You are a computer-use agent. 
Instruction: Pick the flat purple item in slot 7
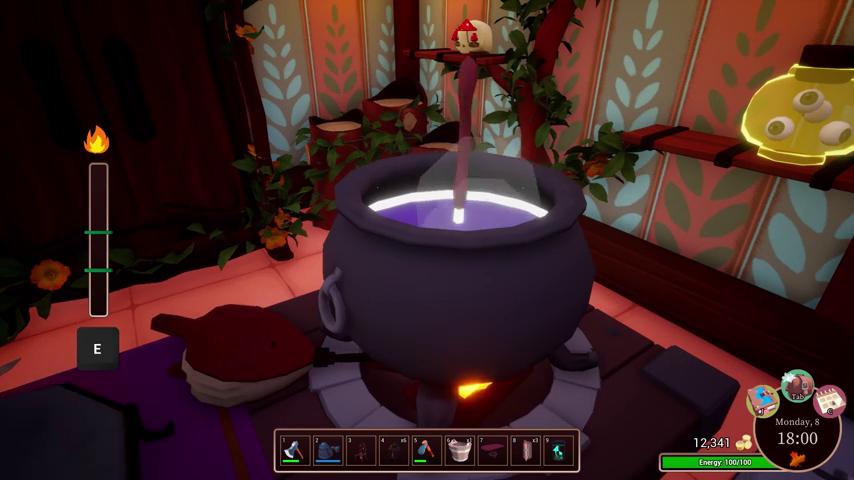coord(492,450)
